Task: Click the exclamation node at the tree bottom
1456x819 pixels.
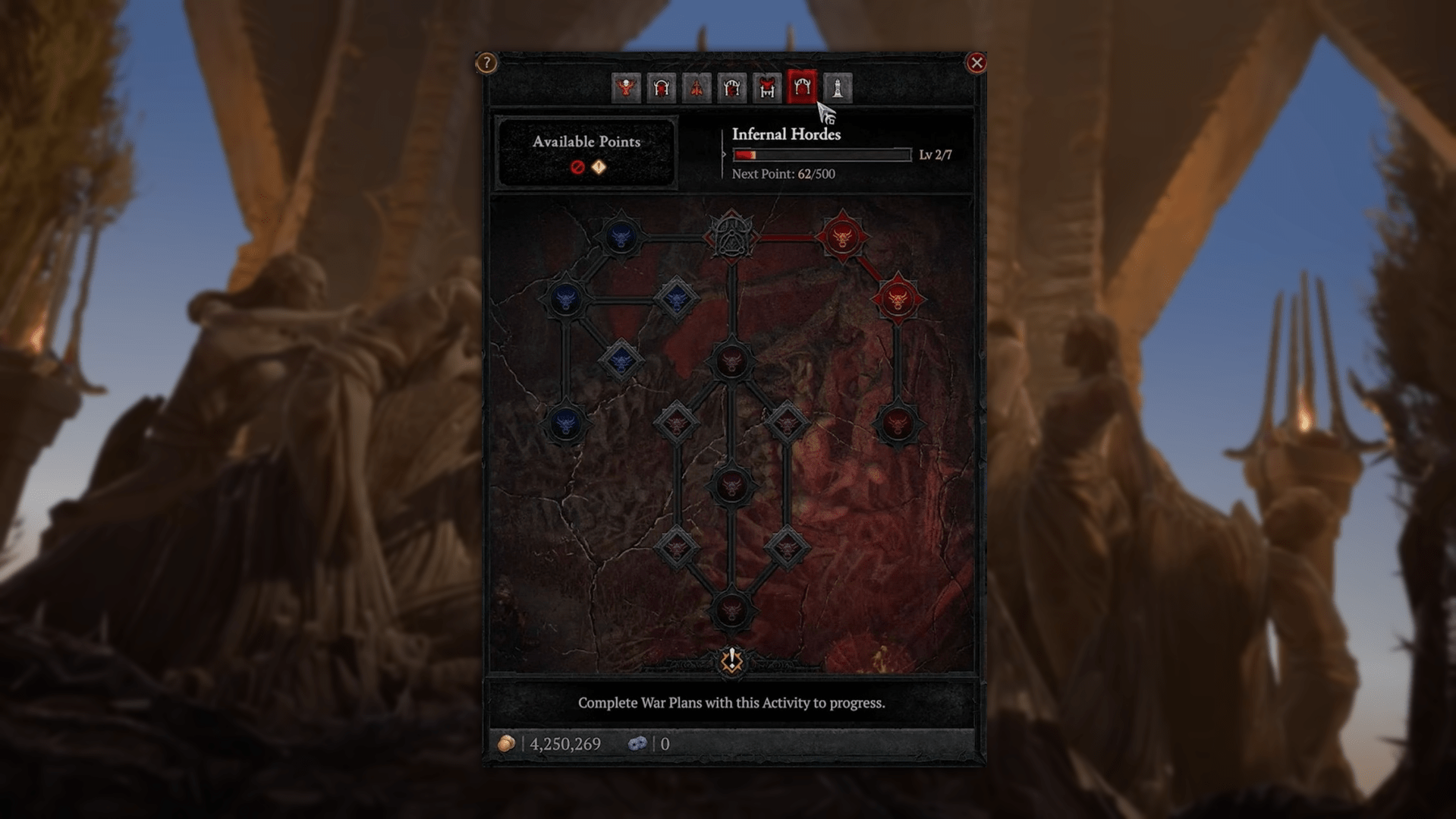Action: (x=730, y=662)
